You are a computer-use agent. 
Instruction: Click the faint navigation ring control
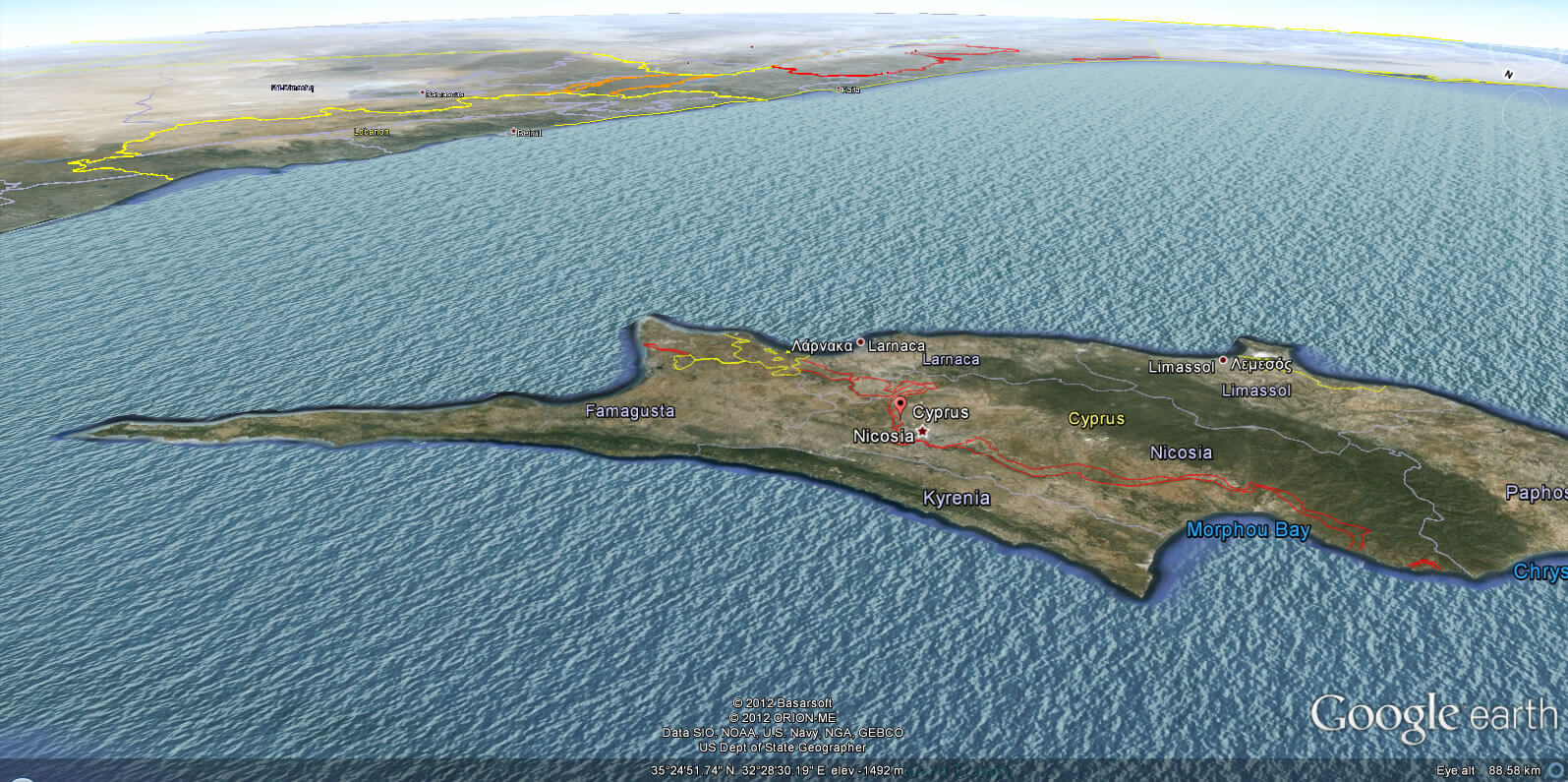[x=1527, y=114]
